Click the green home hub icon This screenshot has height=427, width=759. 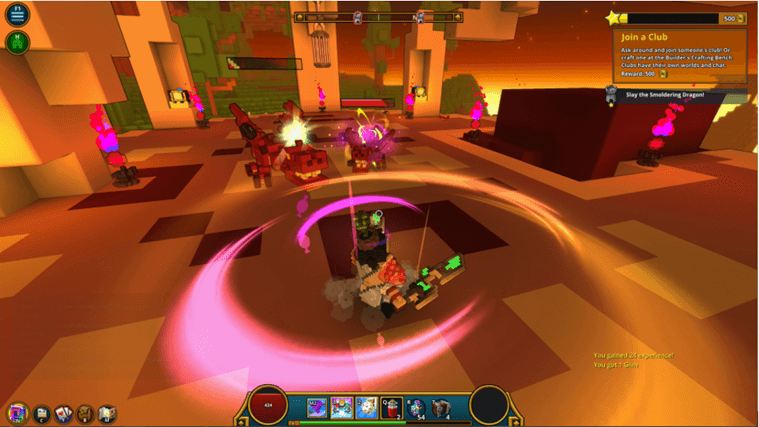coord(19,42)
